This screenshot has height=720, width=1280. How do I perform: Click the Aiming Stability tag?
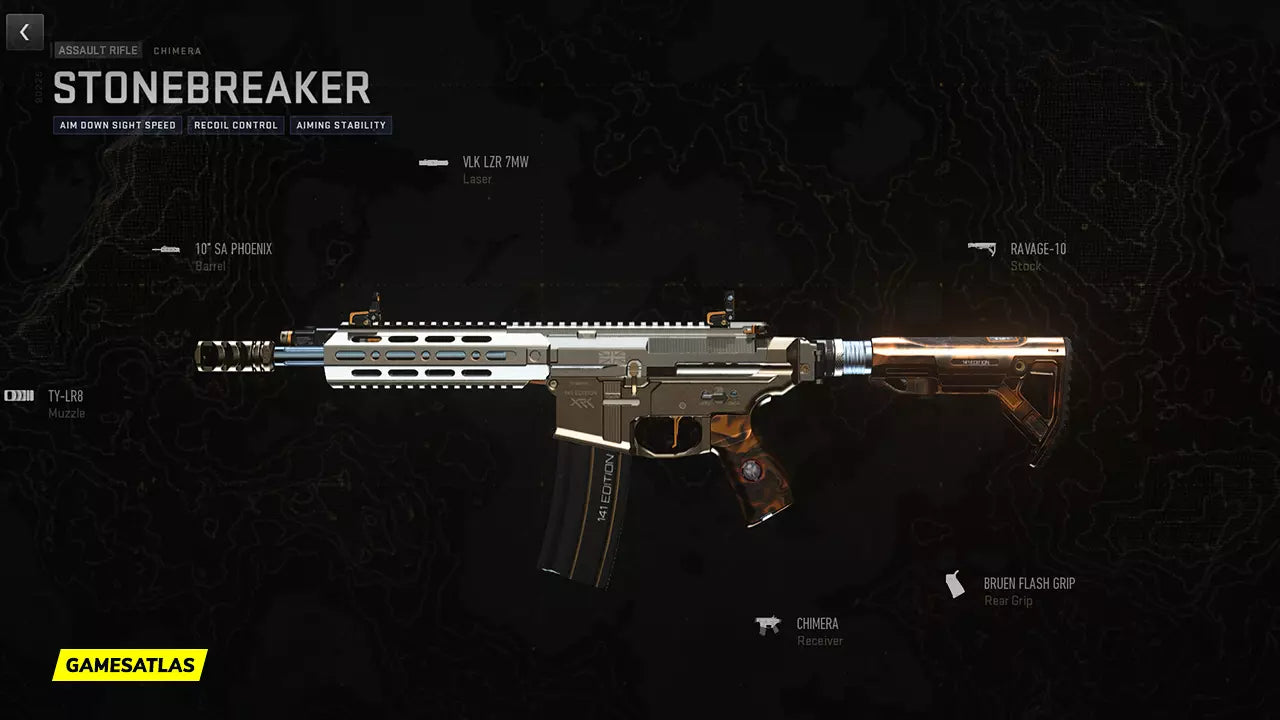click(341, 125)
